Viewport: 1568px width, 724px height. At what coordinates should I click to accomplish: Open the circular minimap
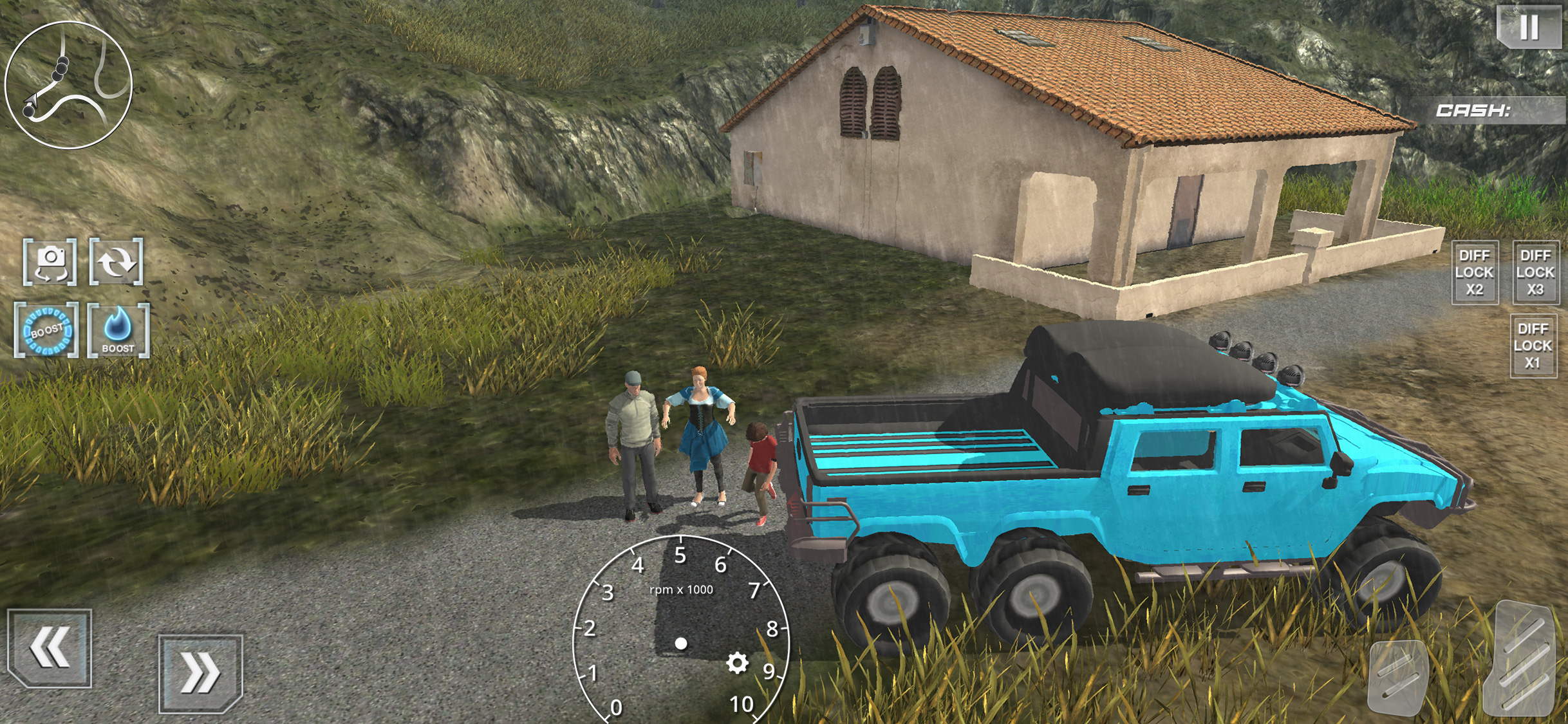(69, 85)
